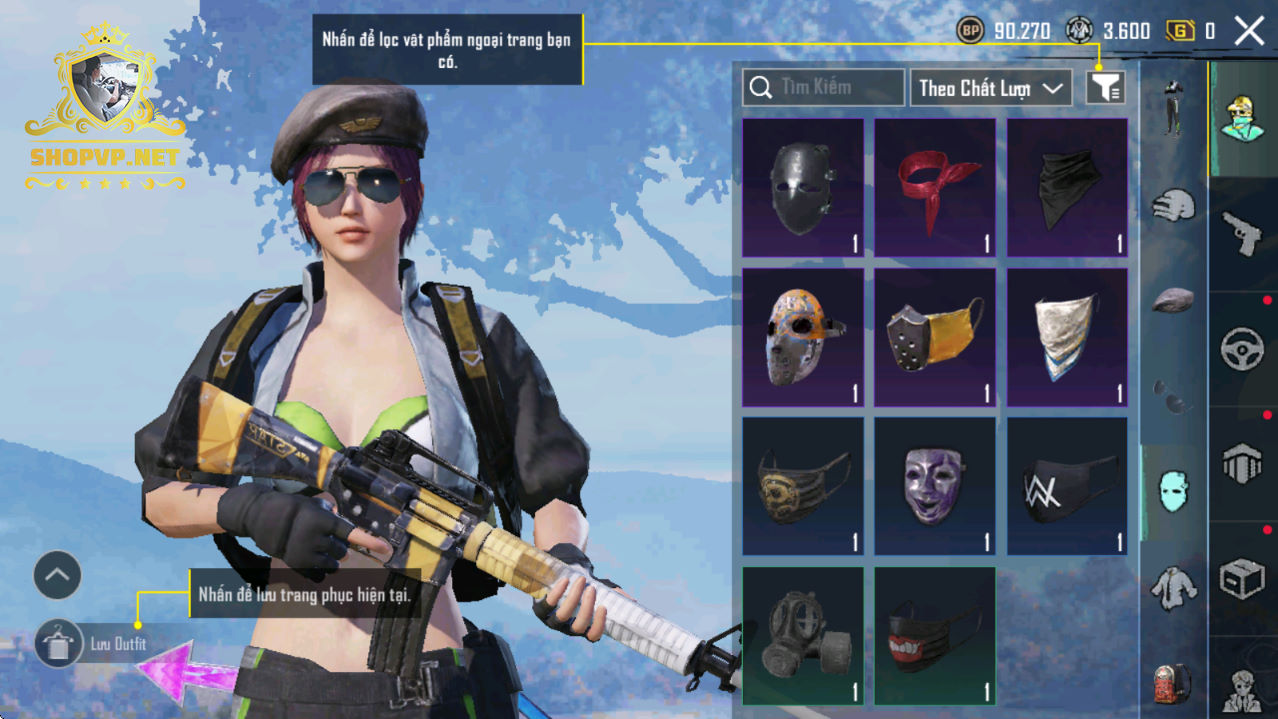Image resolution: width=1278 pixels, height=719 pixels.
Task: Select the black mask with red grin
Action: [935, 636]
